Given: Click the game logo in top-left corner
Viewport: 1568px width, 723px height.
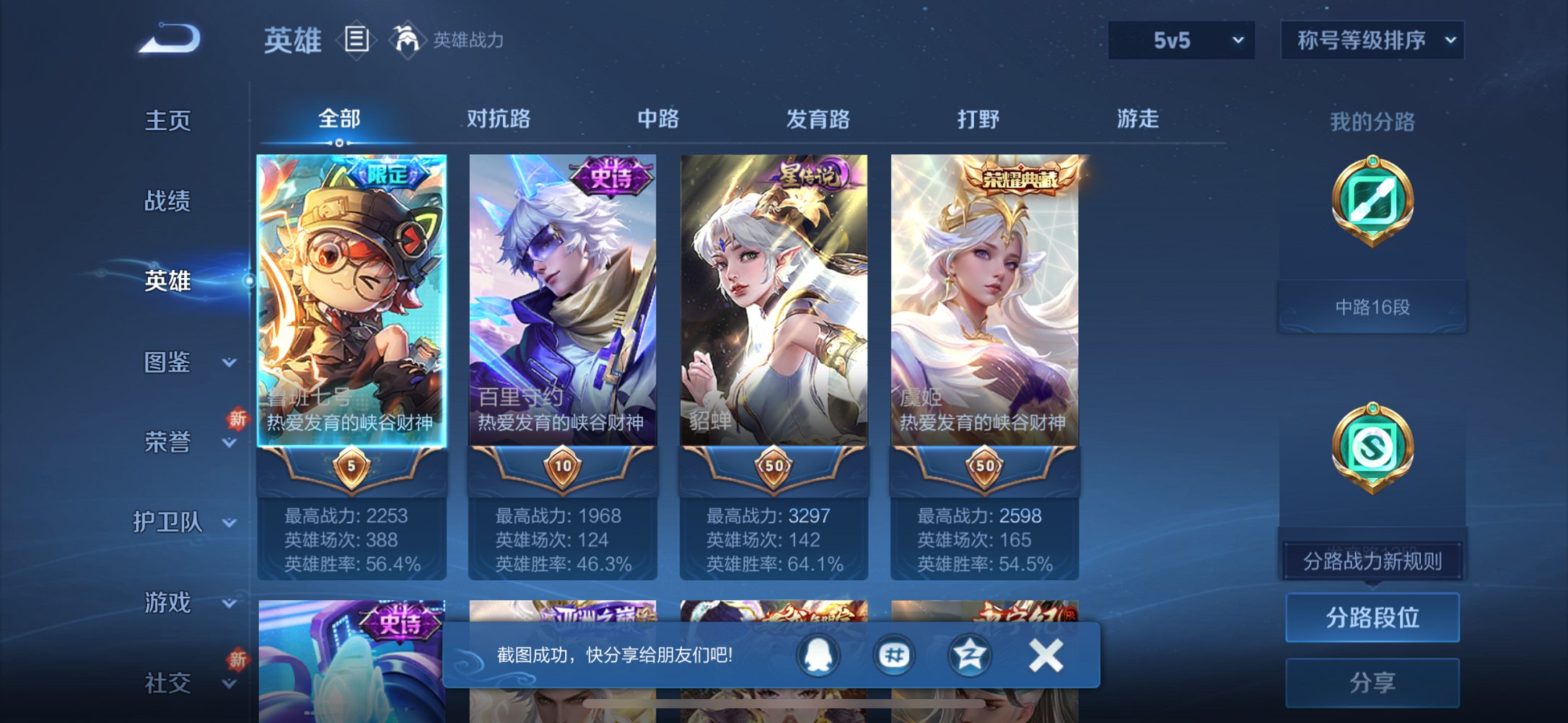Looking at the screenshot, I should [x=169, y=40].
